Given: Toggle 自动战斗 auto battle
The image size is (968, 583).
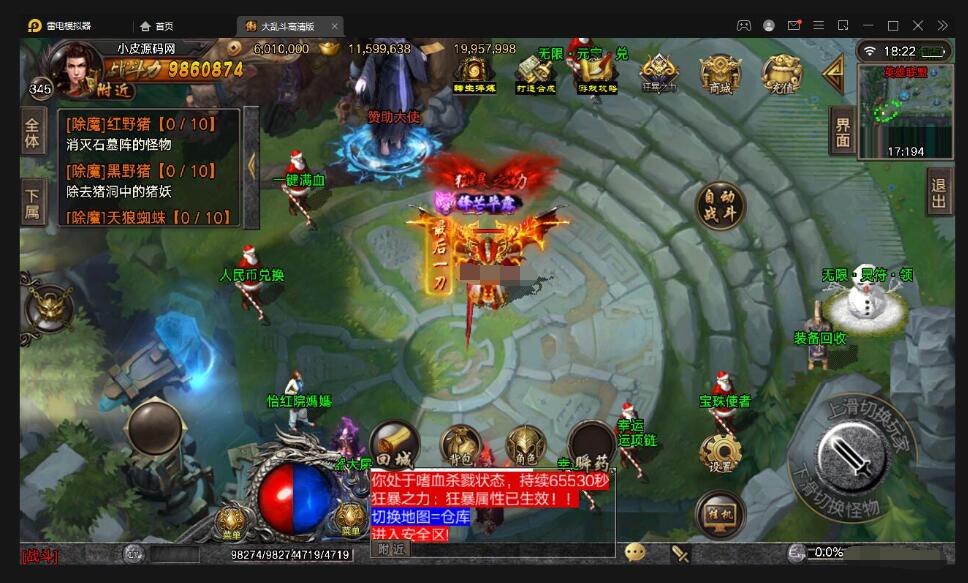Looking at the screenshot, I should click(x=720, y=204).
